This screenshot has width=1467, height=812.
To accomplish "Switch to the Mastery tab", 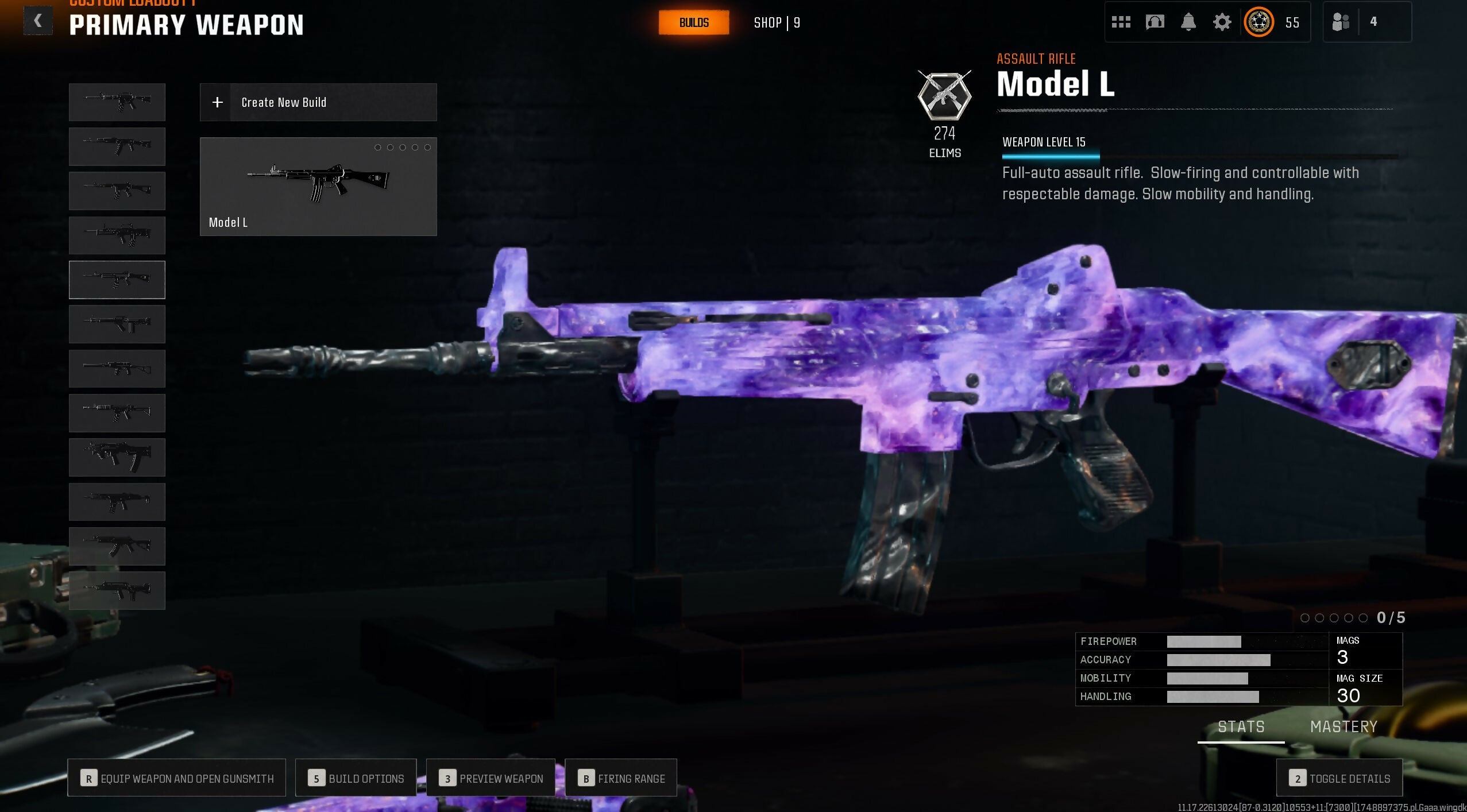I will coord(1344,727).
